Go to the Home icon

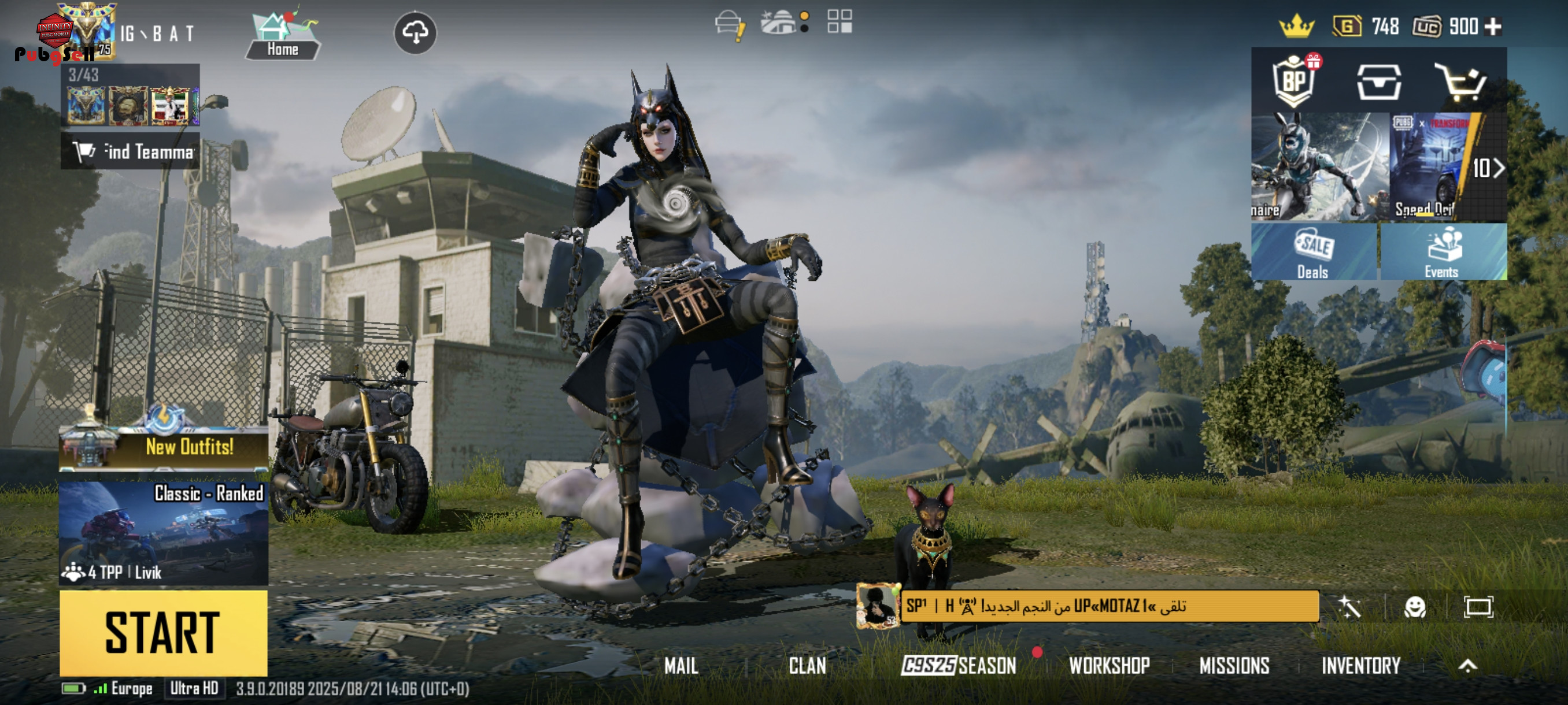pos(283,35)
